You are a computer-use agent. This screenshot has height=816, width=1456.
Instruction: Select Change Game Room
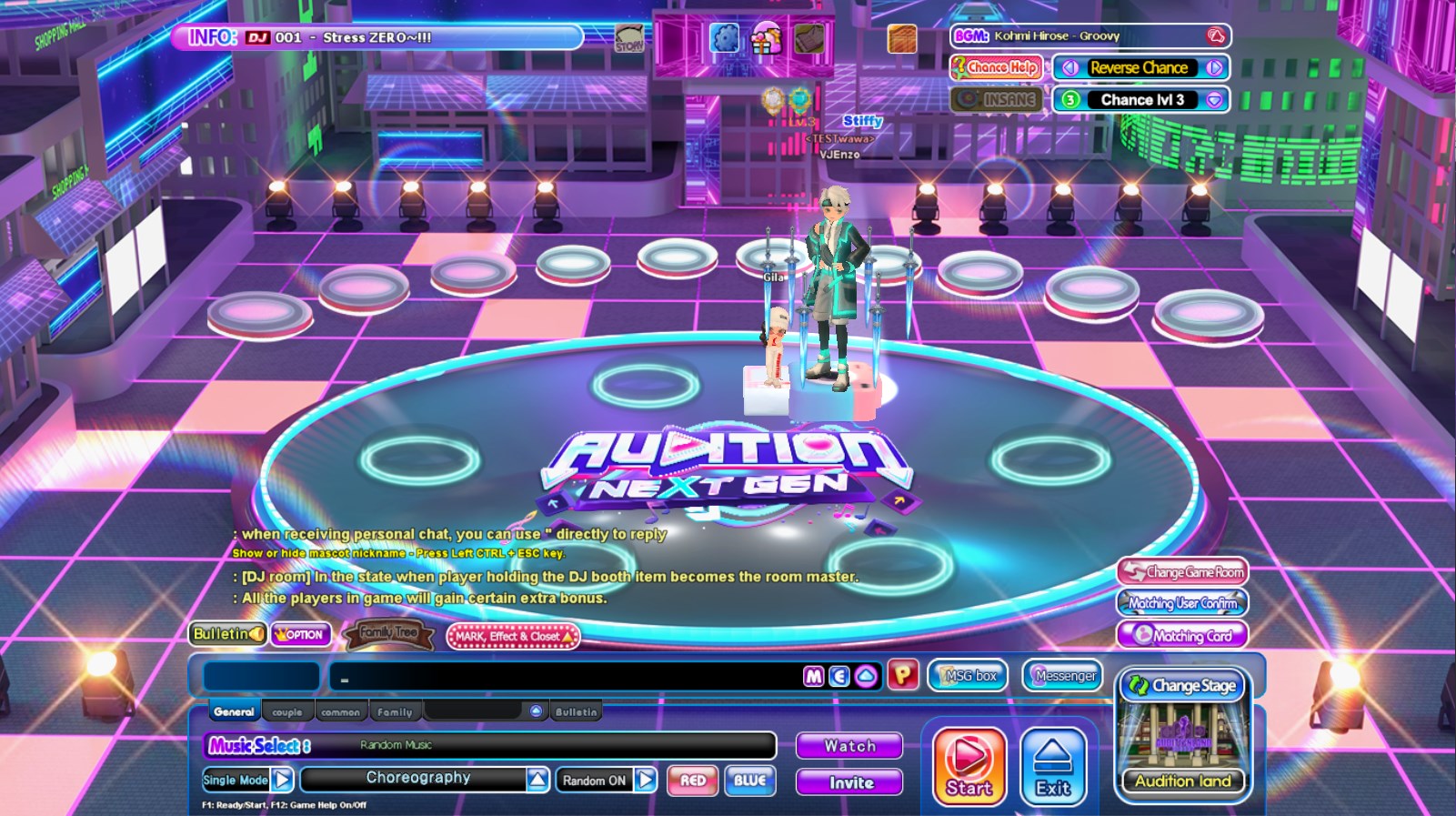pyautogui.click(x=1182, y=572)
